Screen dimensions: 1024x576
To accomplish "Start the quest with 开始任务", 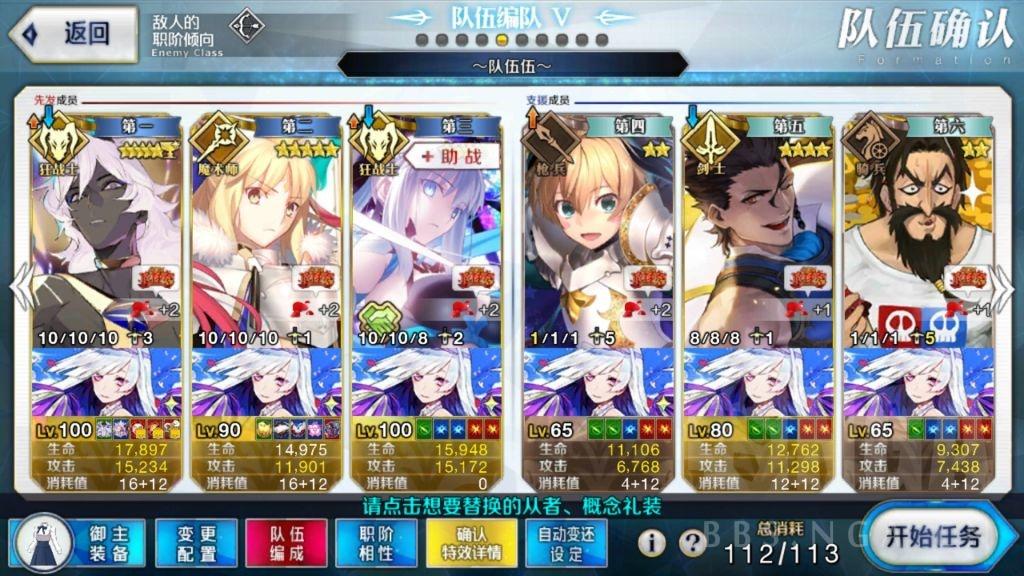I will click(938, 534).
